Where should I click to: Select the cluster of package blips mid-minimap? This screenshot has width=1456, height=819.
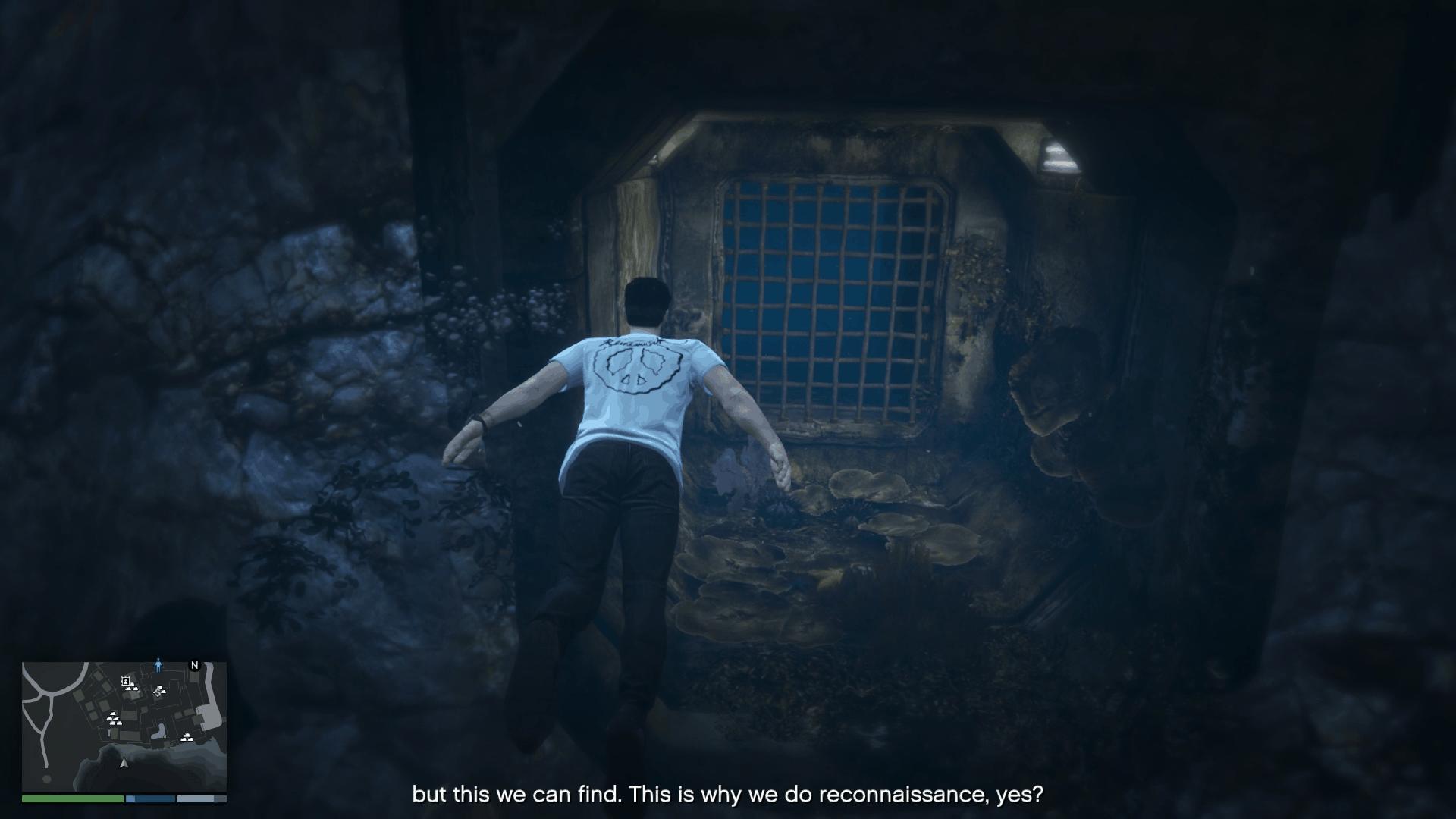click(113, 719)
